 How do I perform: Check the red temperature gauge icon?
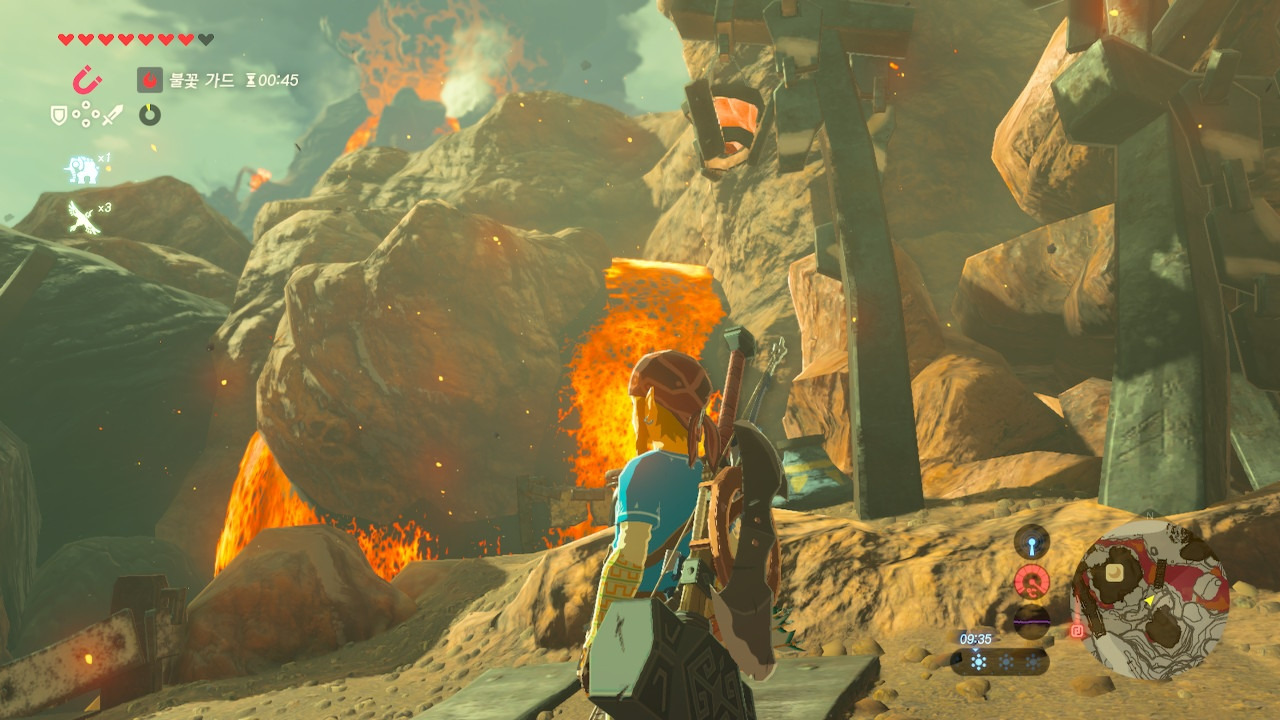1031,581
